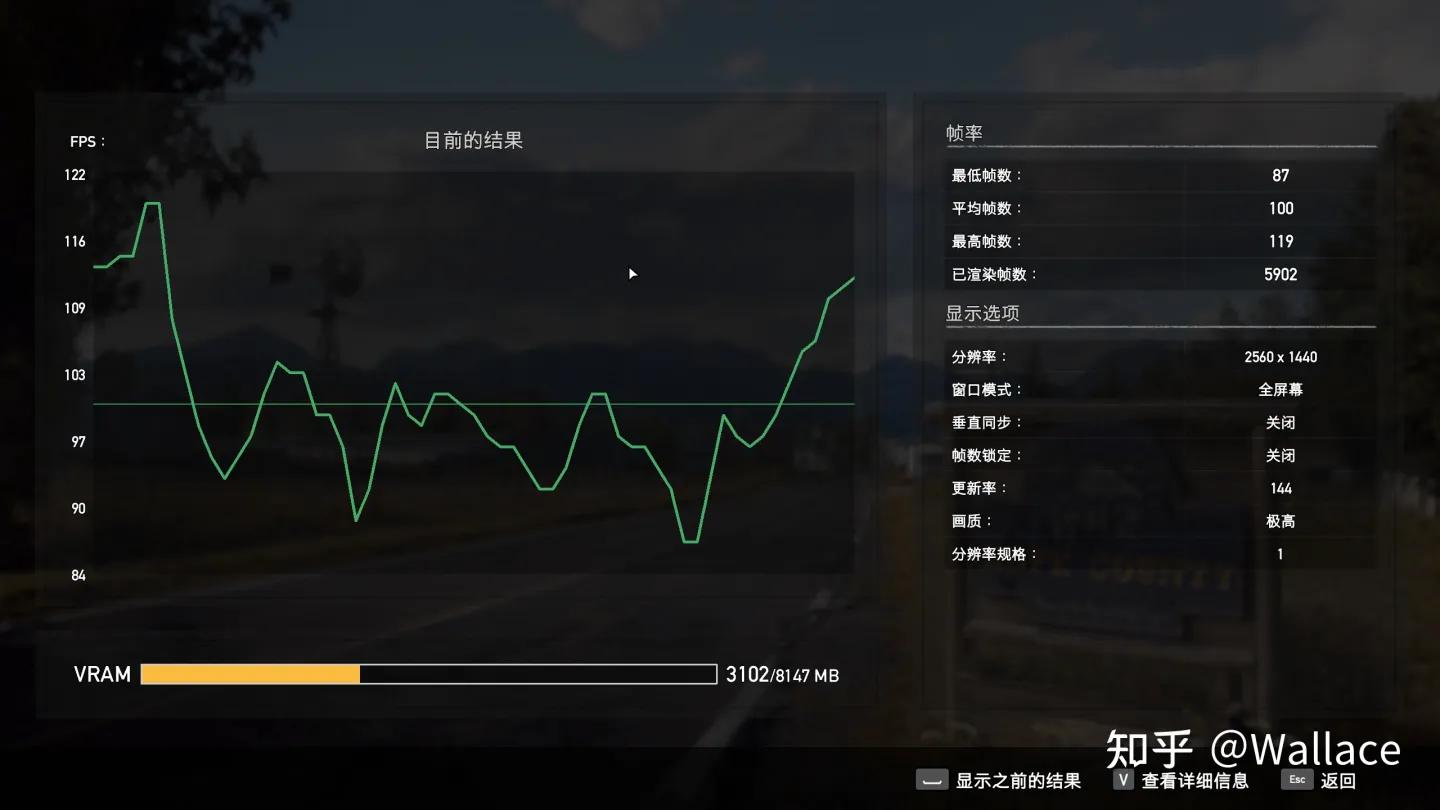
Task: Open the 更新率 144 refresh rate selector
Action: [x=1281, y=488]
